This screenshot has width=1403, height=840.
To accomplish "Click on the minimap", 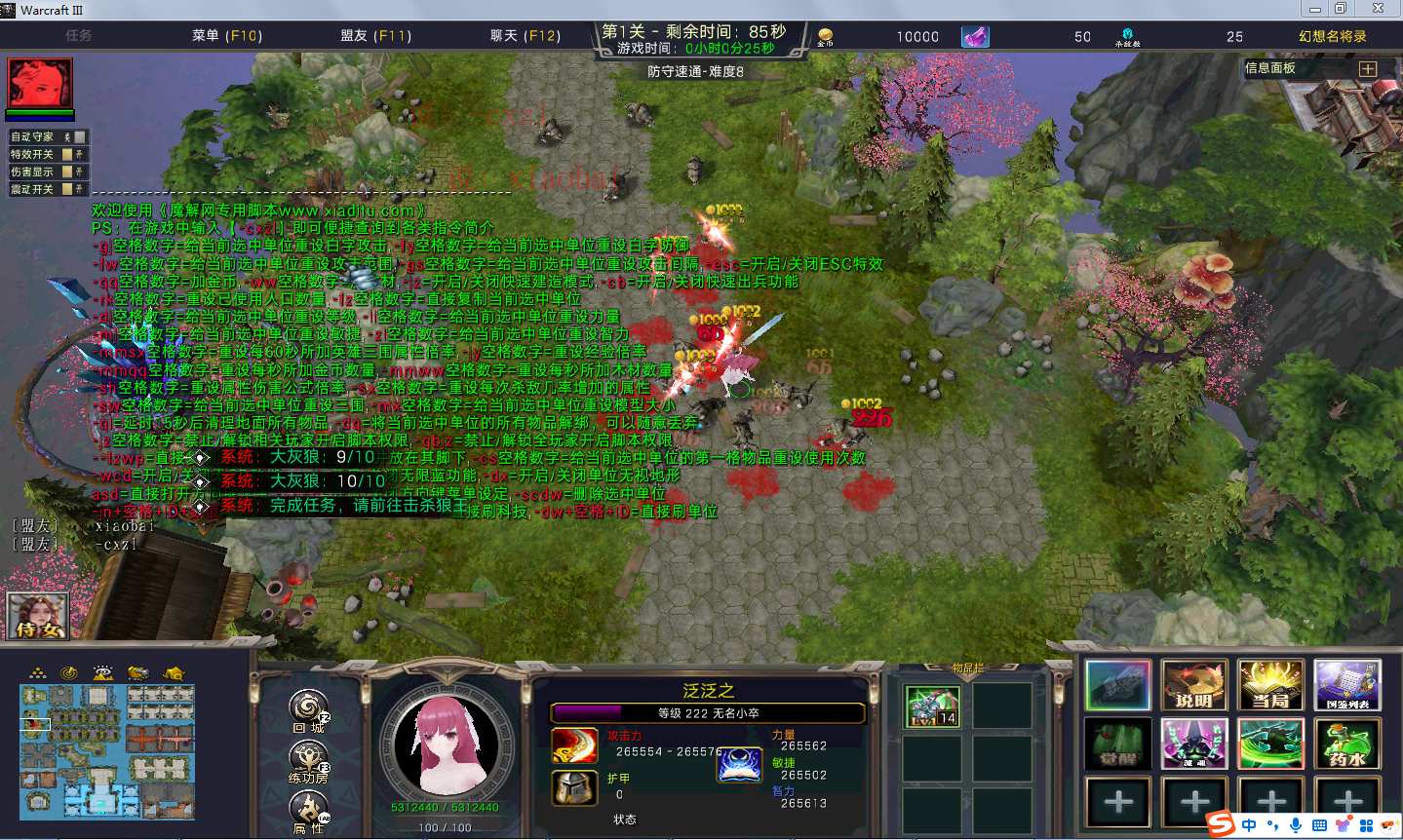I will (107, 750).
